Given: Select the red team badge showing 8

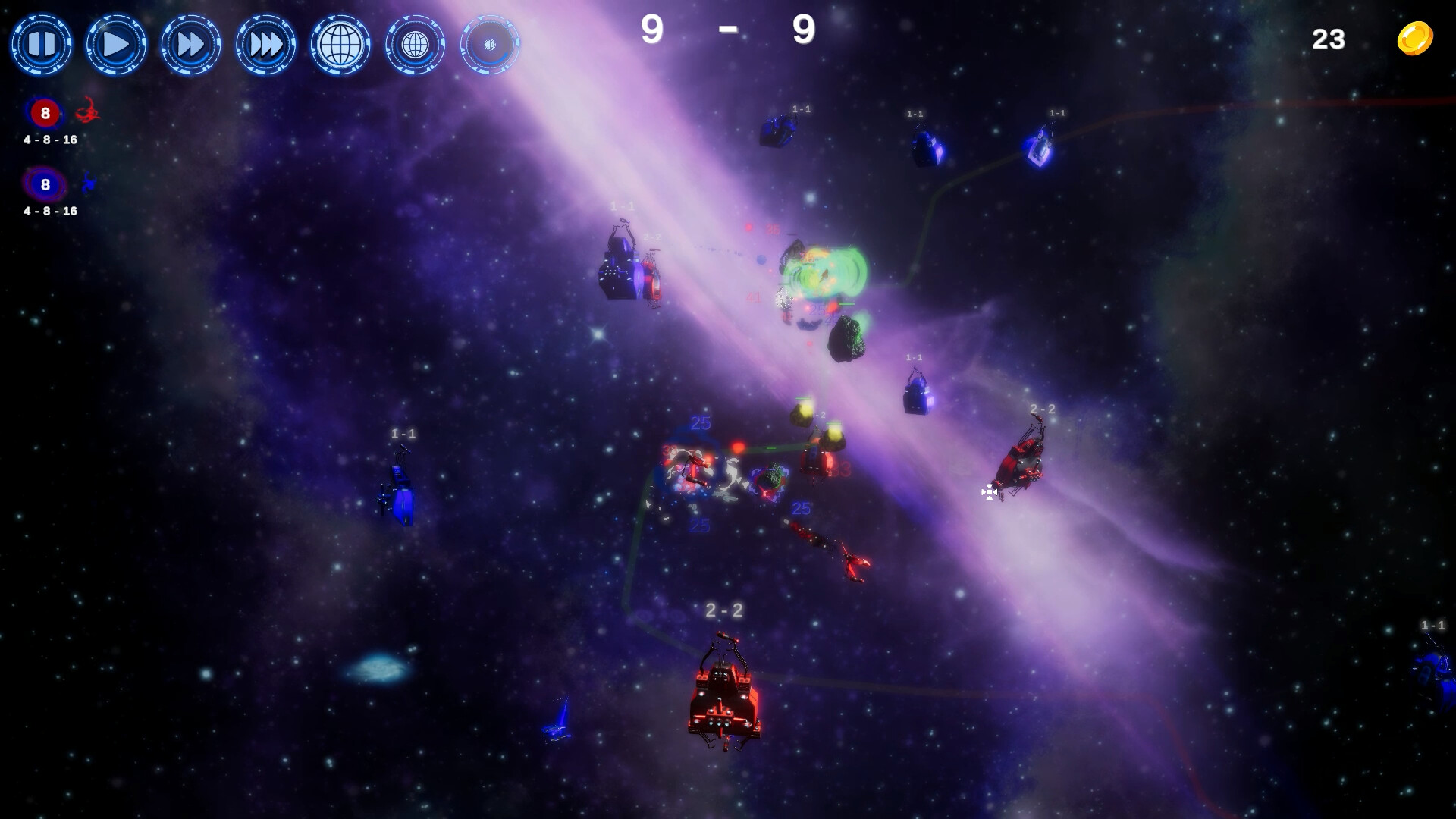Looking at the screenshot, I should pyautogui.click(x=45, y=113).
